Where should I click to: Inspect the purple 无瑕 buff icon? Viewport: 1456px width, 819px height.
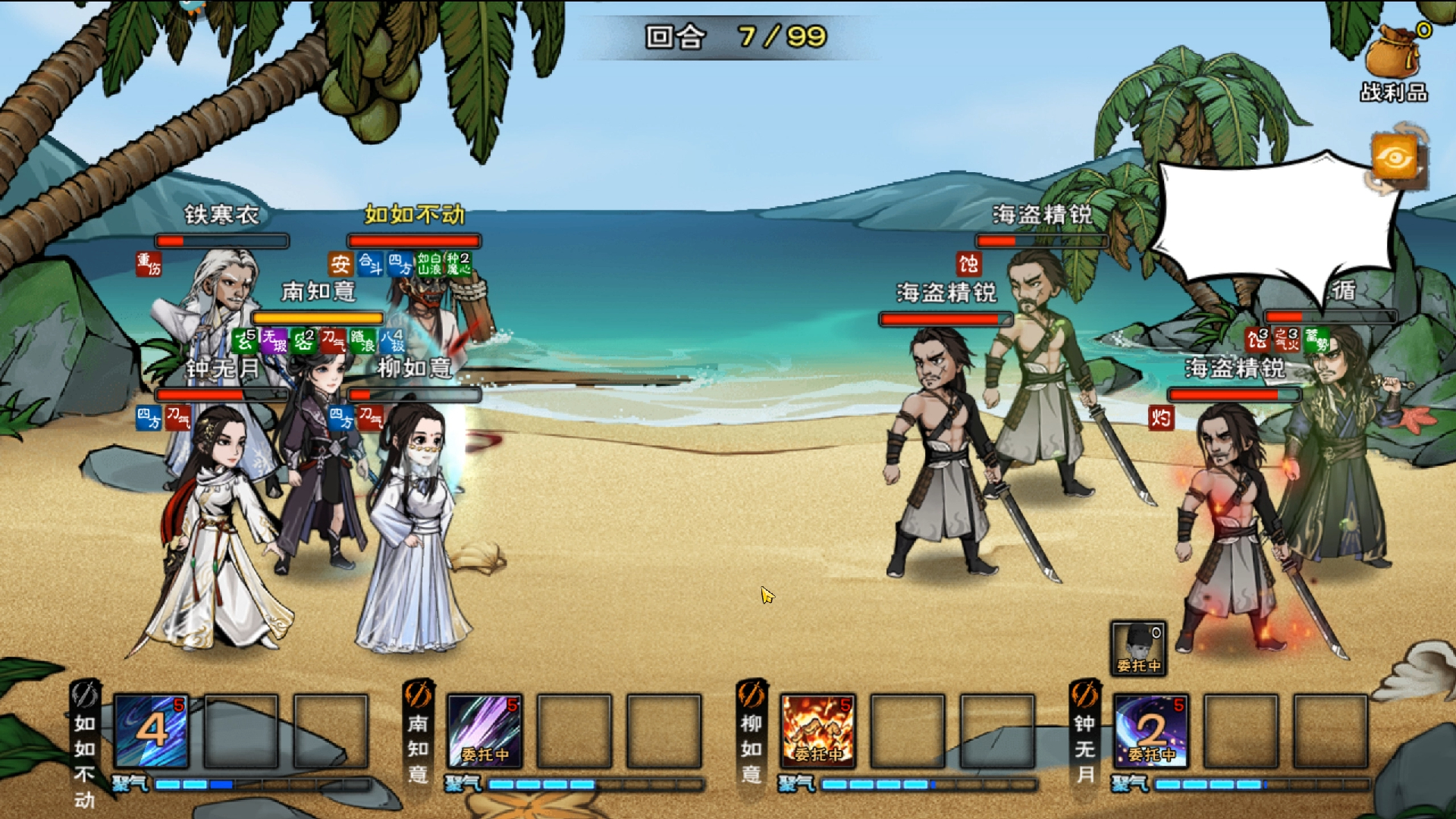pyautogui.click(x=274, y=340)
